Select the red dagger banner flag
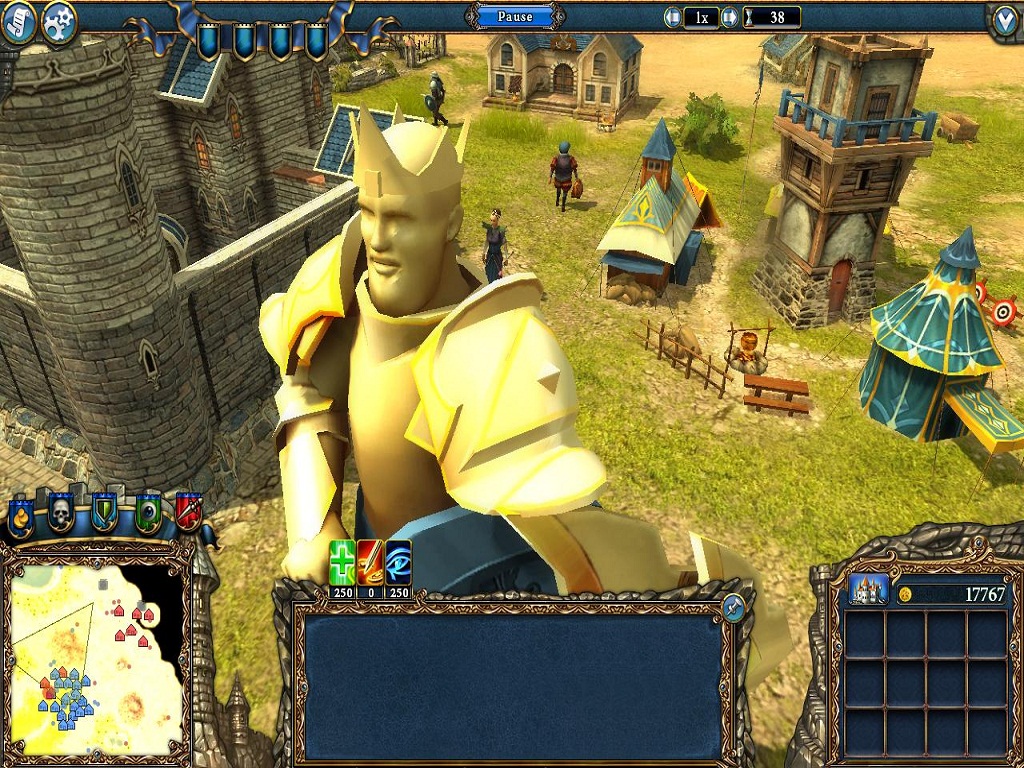Viewport: 1024px width, 768px height. (188, 511)
